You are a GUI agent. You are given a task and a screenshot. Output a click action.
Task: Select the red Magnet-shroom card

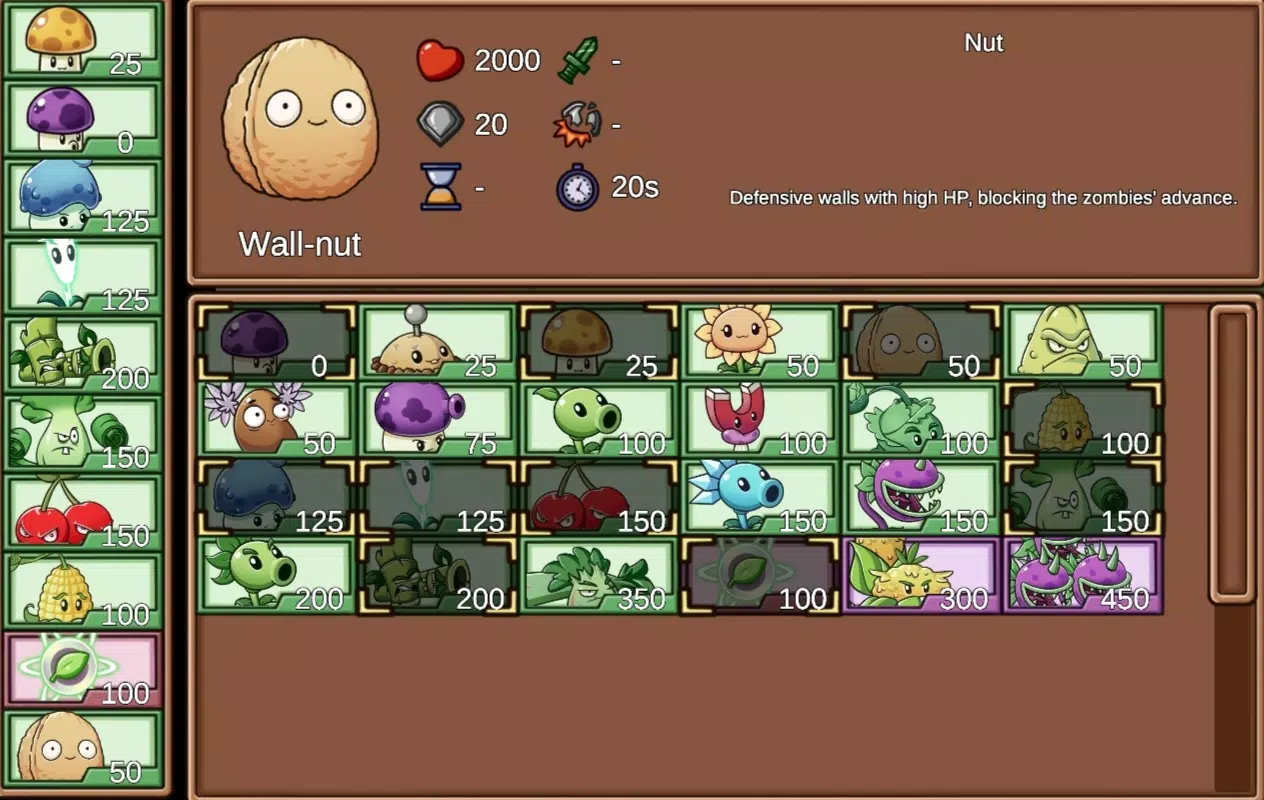[759, 420]
